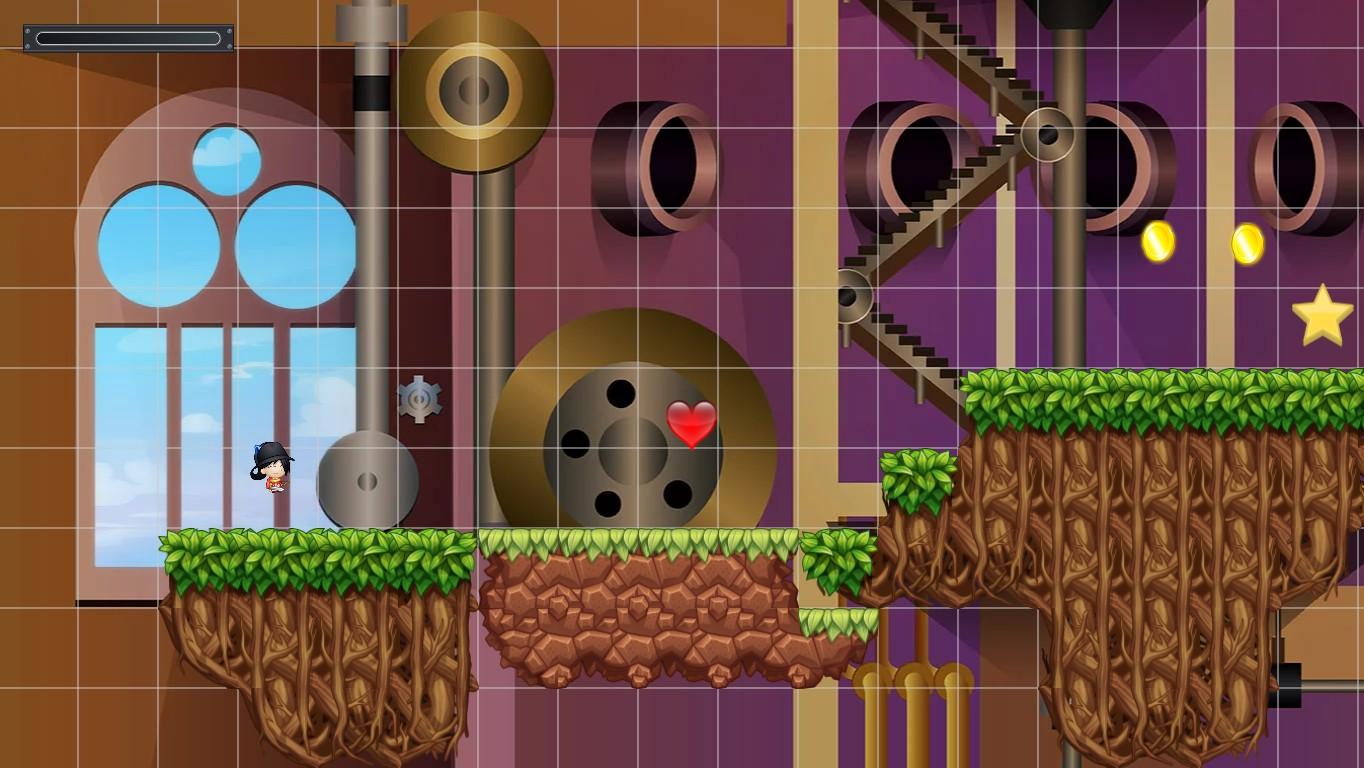Grab the red heart pickup
1364x768 pixels.
692,424
